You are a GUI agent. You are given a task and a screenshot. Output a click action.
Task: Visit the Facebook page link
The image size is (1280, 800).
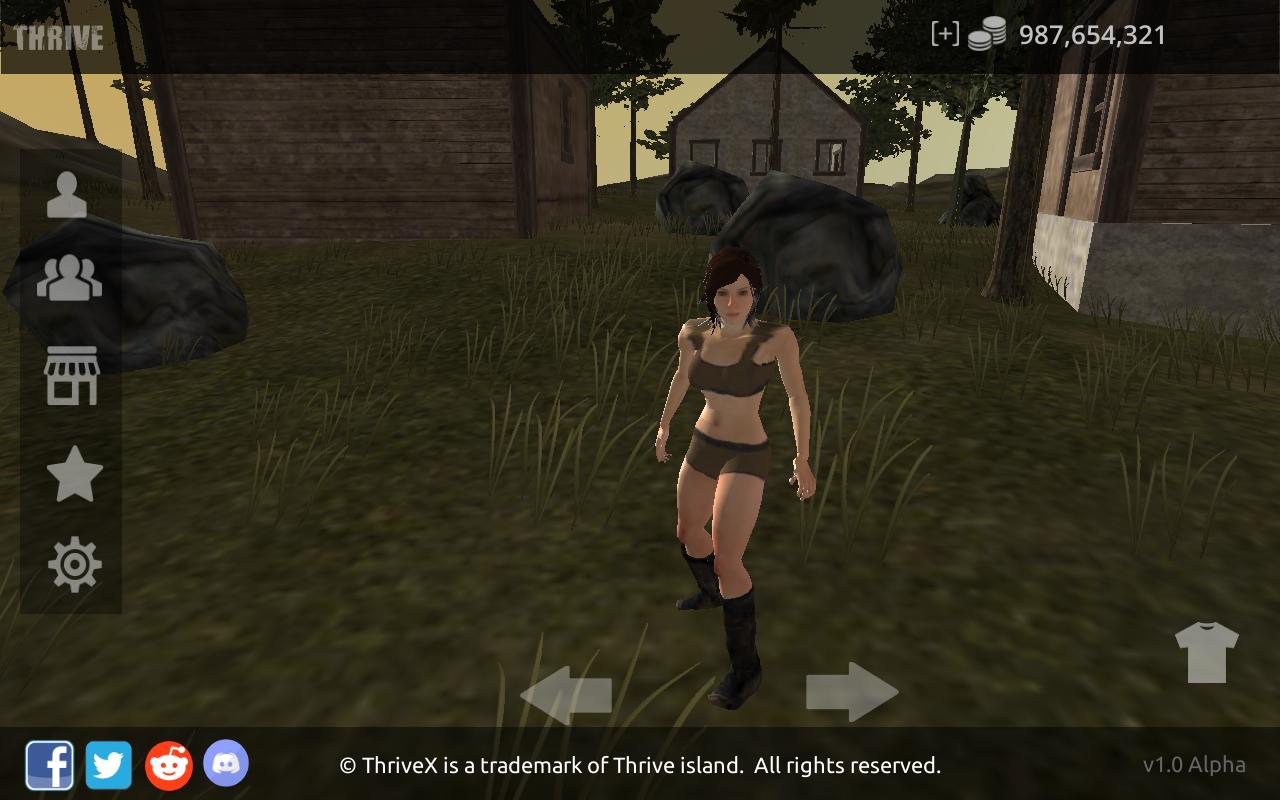click(x=49, y=766)
